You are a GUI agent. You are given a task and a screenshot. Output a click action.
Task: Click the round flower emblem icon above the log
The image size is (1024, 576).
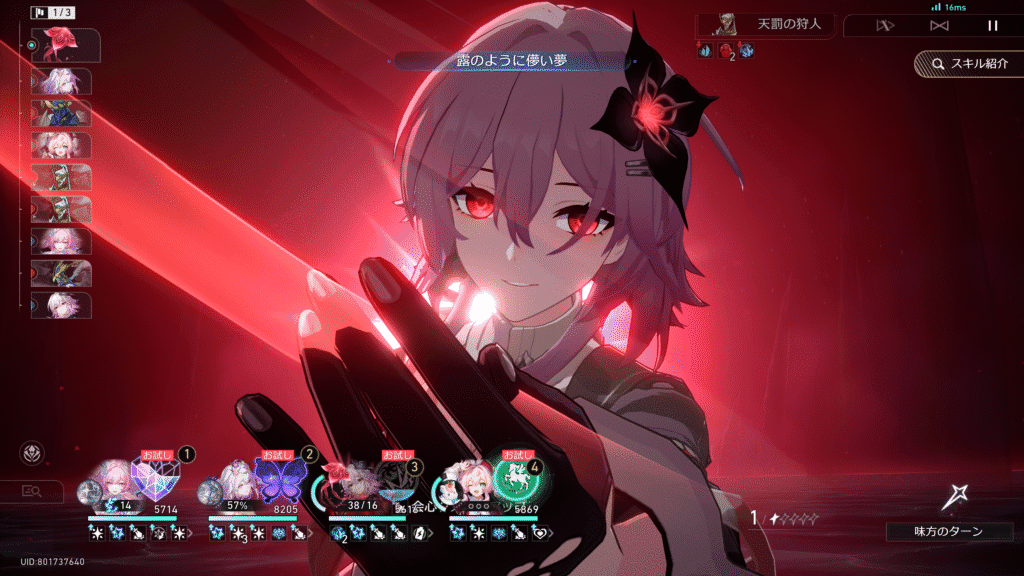[31, 453]
